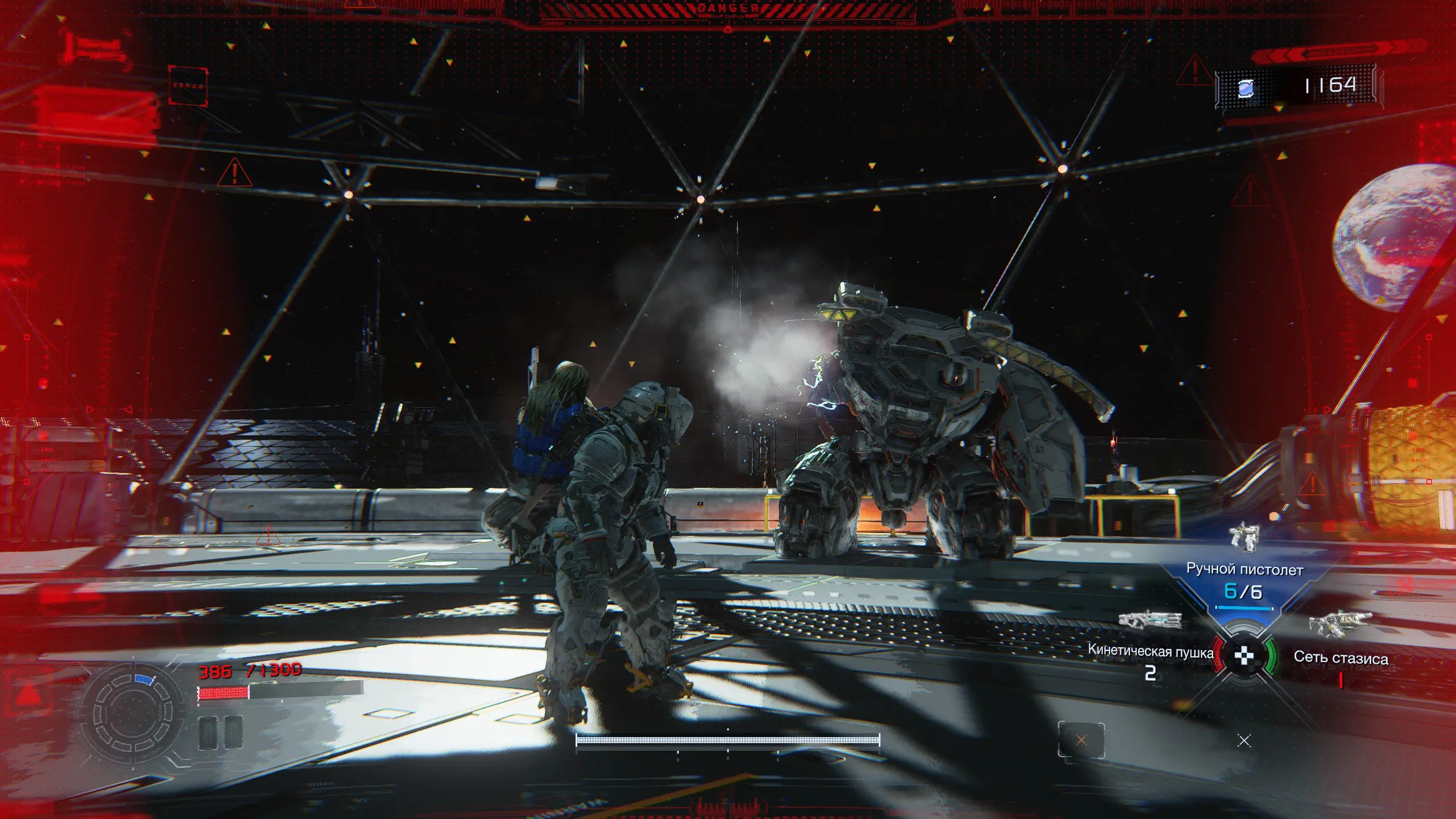Screen dimensions: 1456x819
Task: Select the square slot with orange X
Action: tap(1081, 740)
